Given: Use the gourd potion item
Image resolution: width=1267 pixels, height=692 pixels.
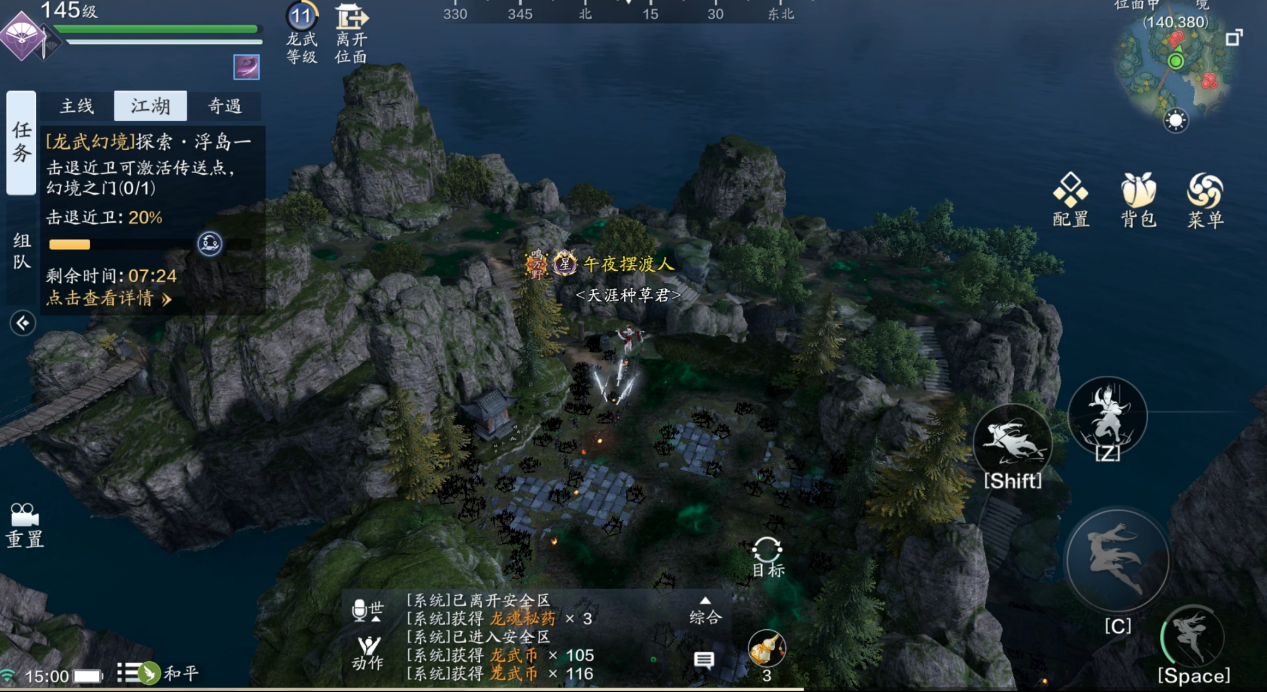Looking at the screenshot, I should click(766, 650).
